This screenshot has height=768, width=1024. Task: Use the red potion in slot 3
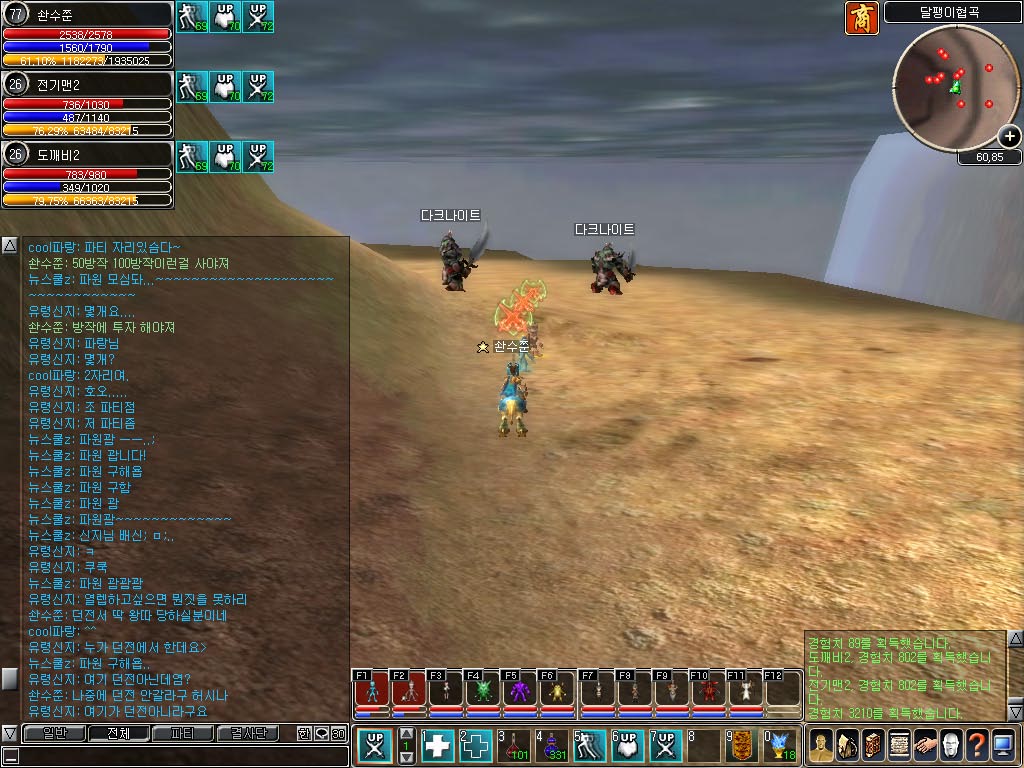click(516, 746)
